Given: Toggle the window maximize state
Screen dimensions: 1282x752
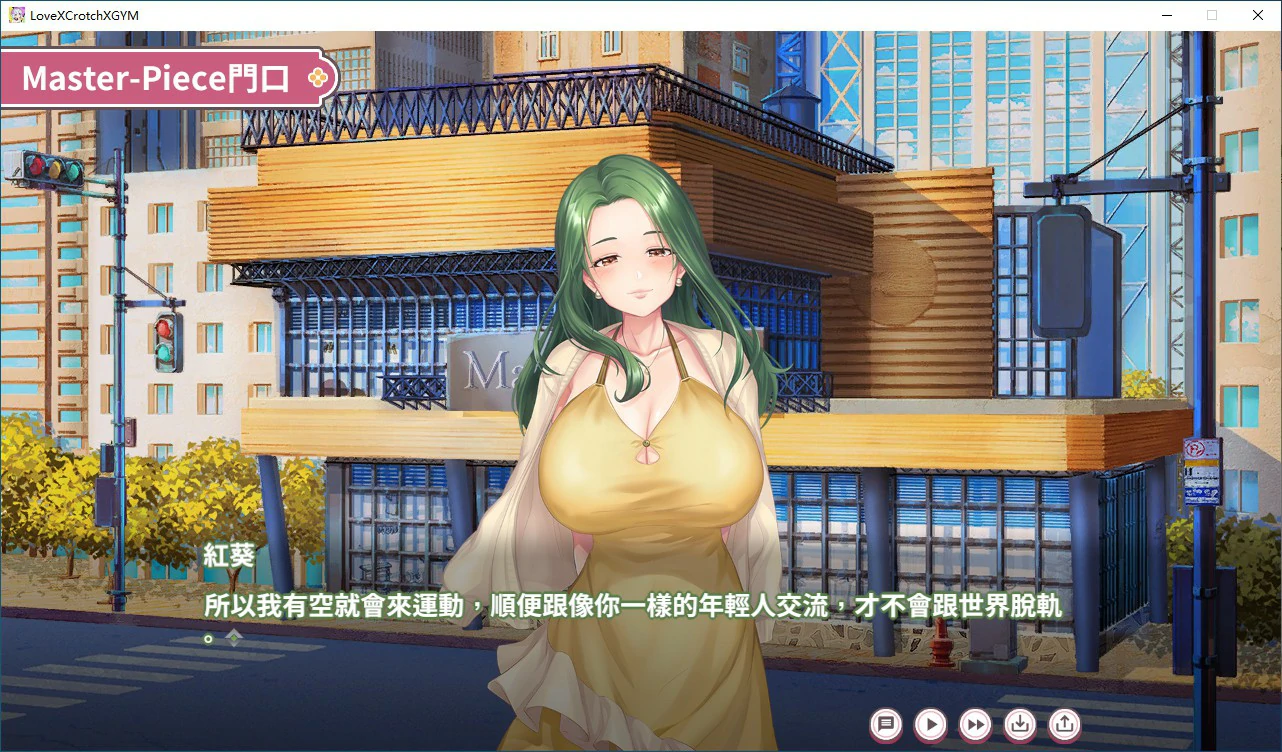Looking at the screenshot, I should point(1211,15).
